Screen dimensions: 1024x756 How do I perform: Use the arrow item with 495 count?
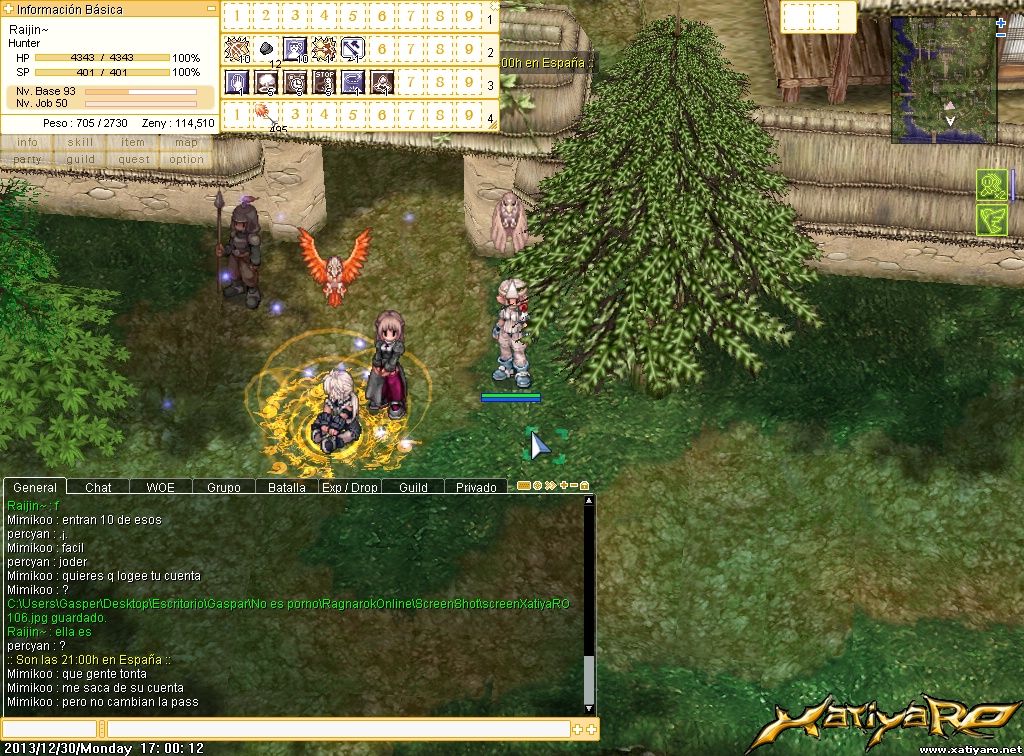tap(264, 115)
